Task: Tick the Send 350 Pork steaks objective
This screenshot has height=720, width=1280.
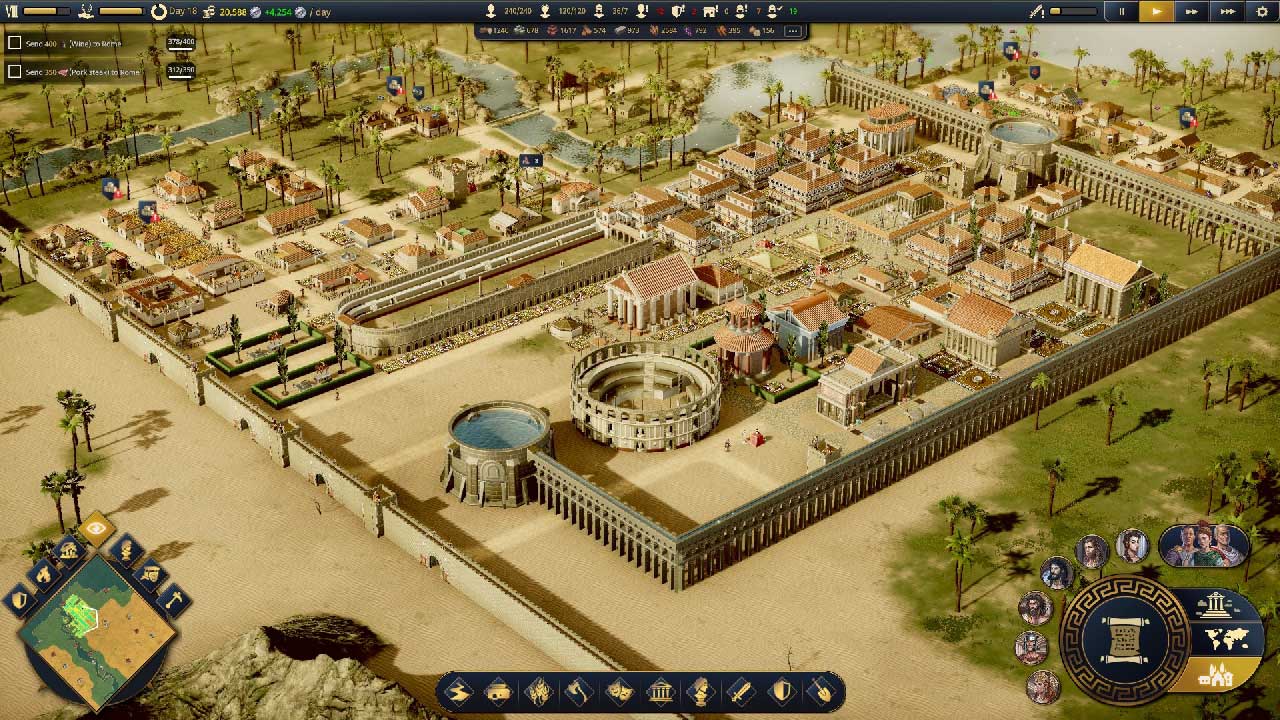Action: [x=15, y=72]
